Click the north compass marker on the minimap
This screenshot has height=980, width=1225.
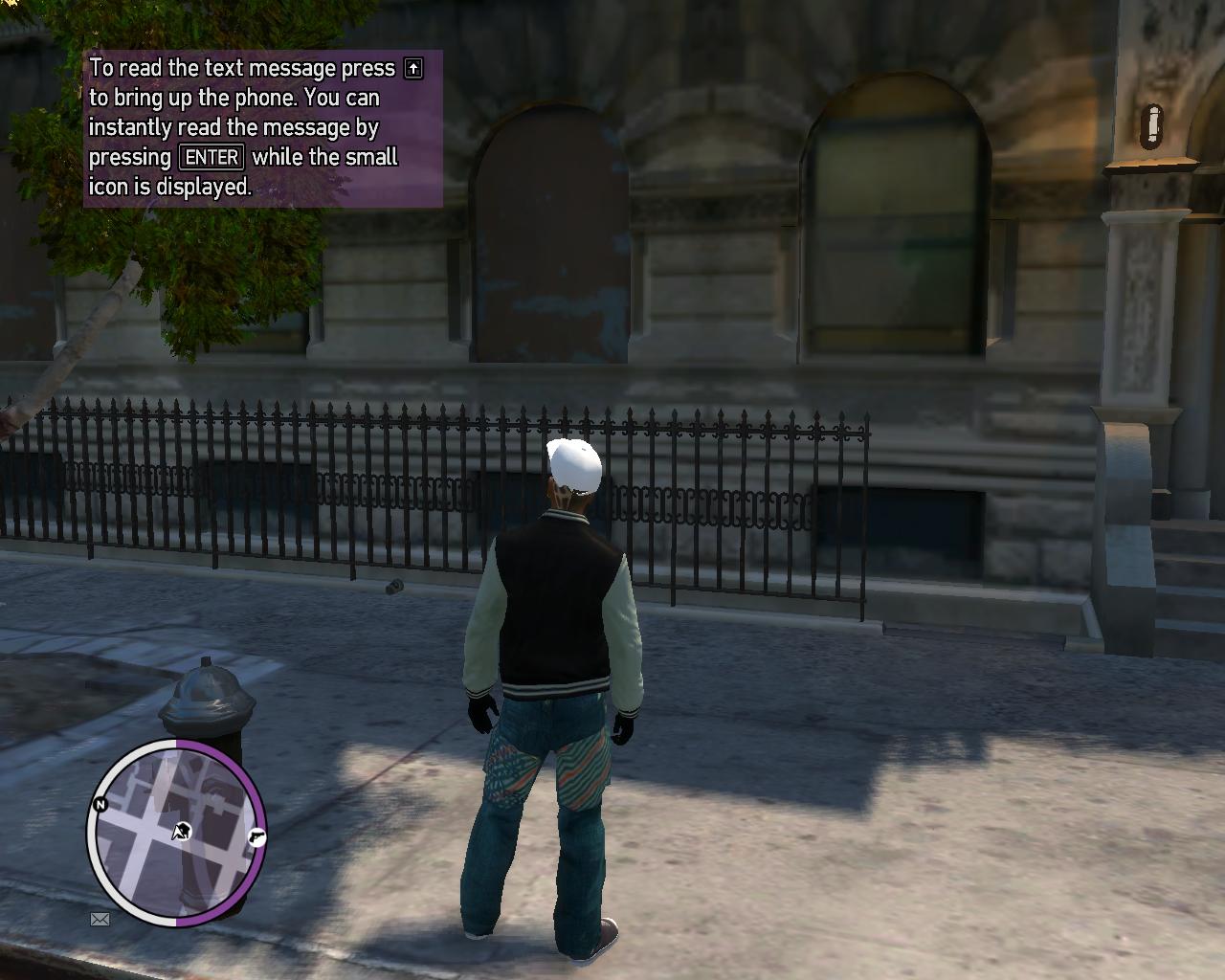(100, 805)
